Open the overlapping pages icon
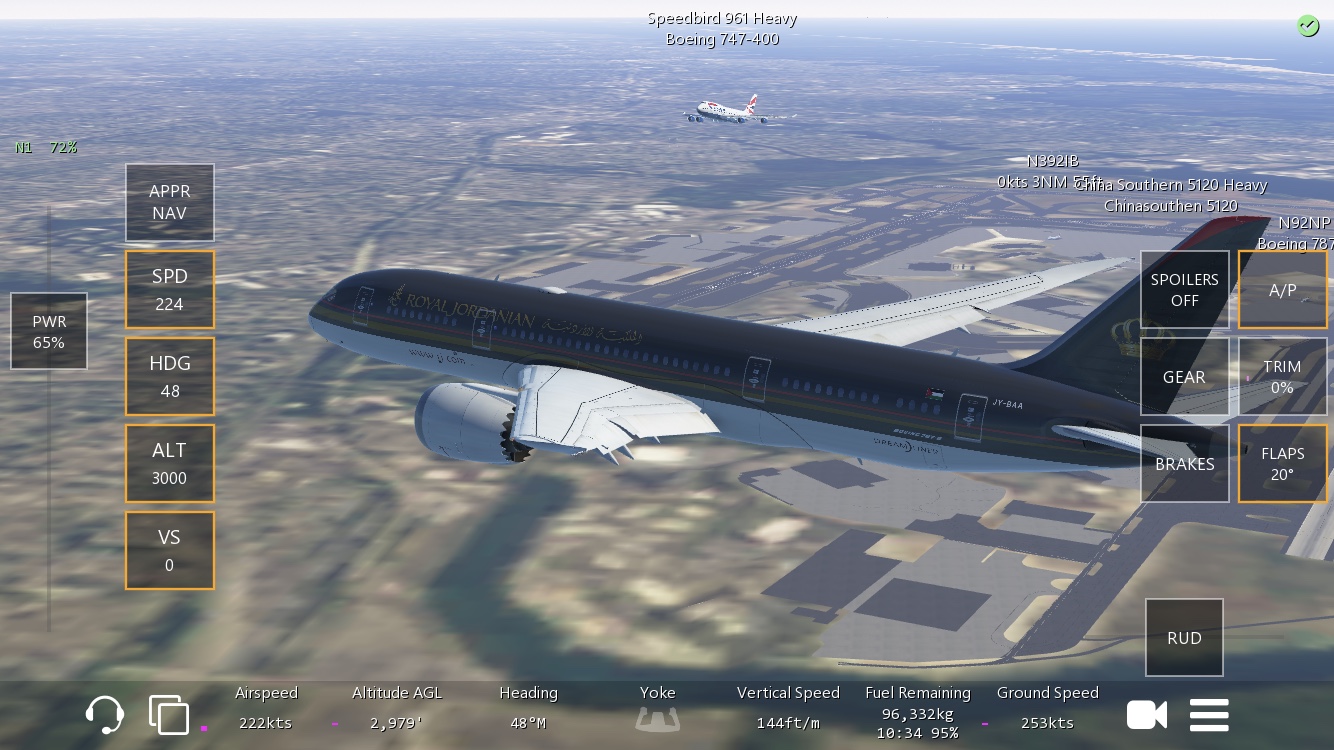1334x750 pixels. coord(168,715)
